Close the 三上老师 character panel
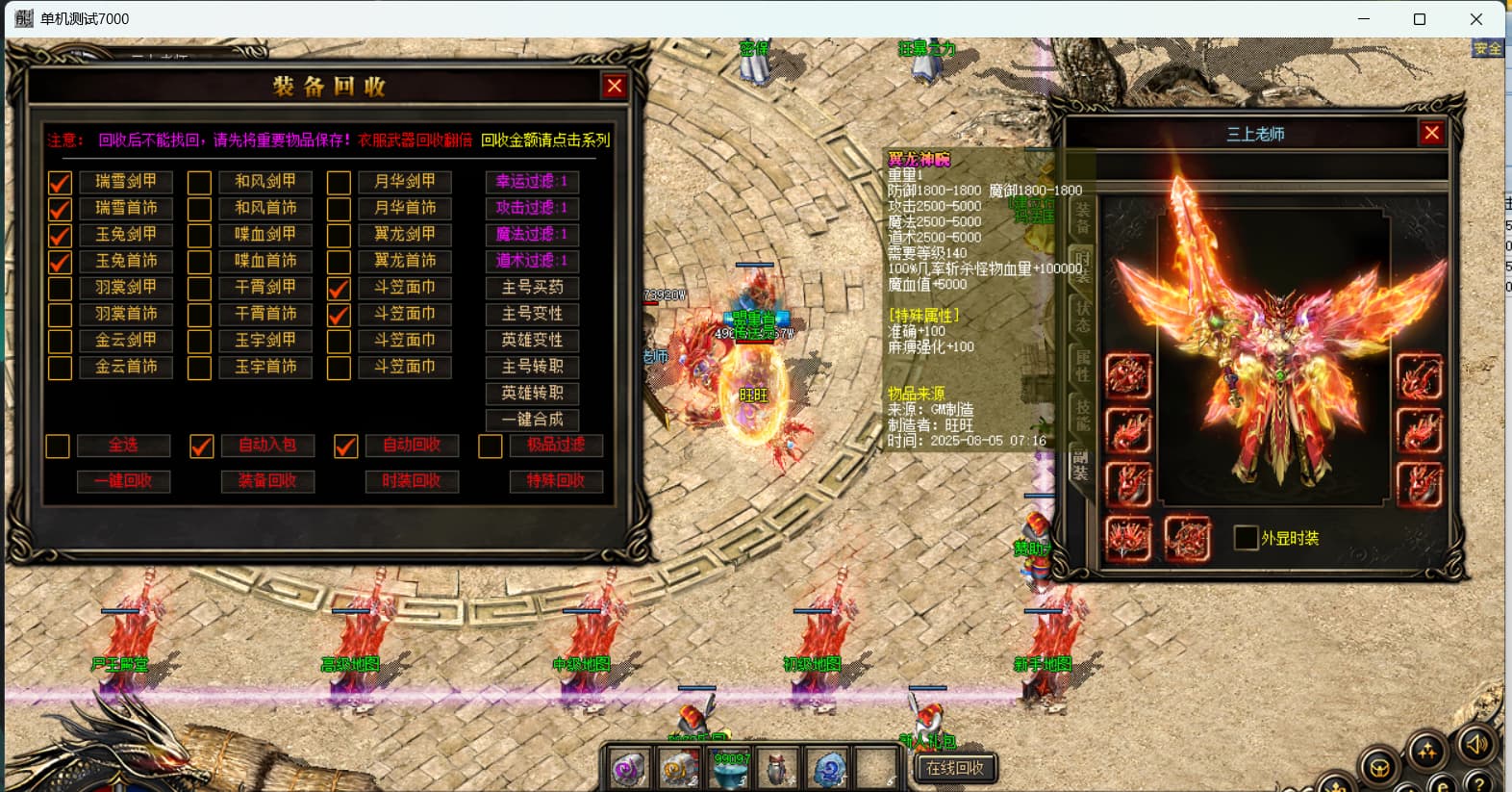Viewport: 1512px width, 792px height. tap(1431, 133)
